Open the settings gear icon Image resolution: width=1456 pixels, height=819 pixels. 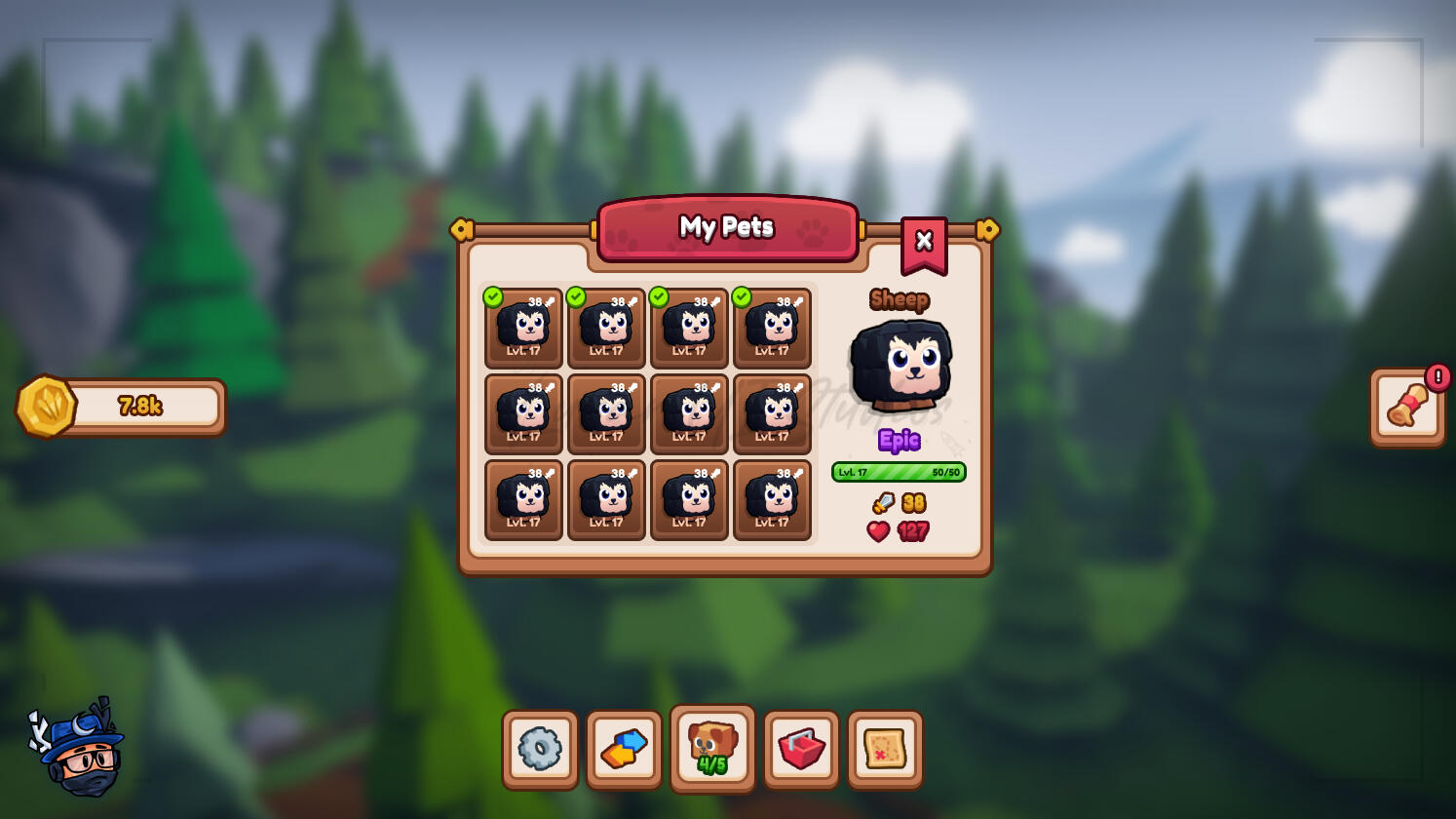click(x=540, y=748)
